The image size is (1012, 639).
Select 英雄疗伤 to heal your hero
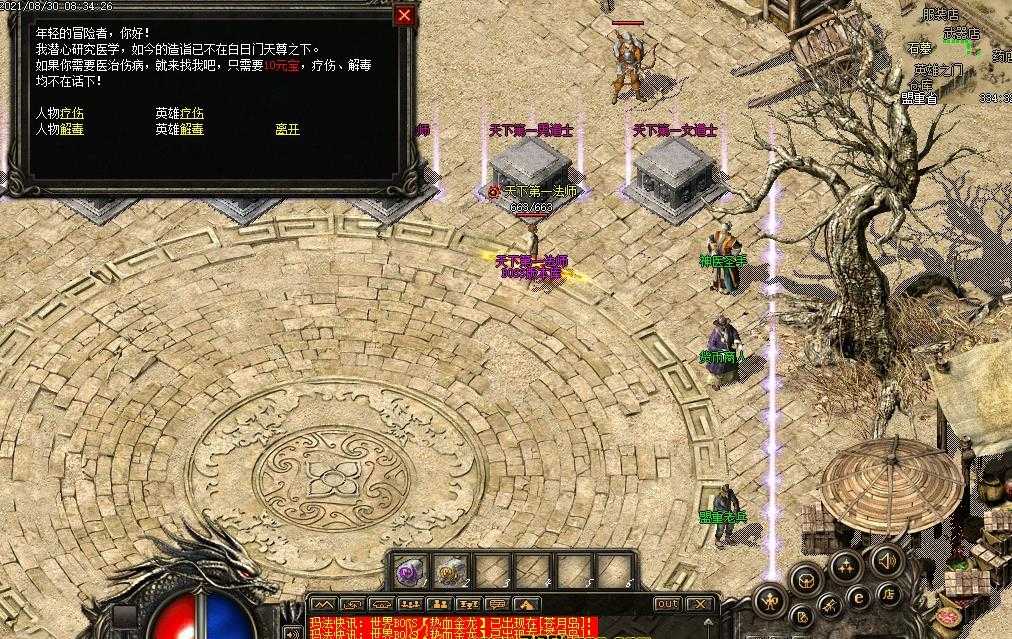(180, 114)
